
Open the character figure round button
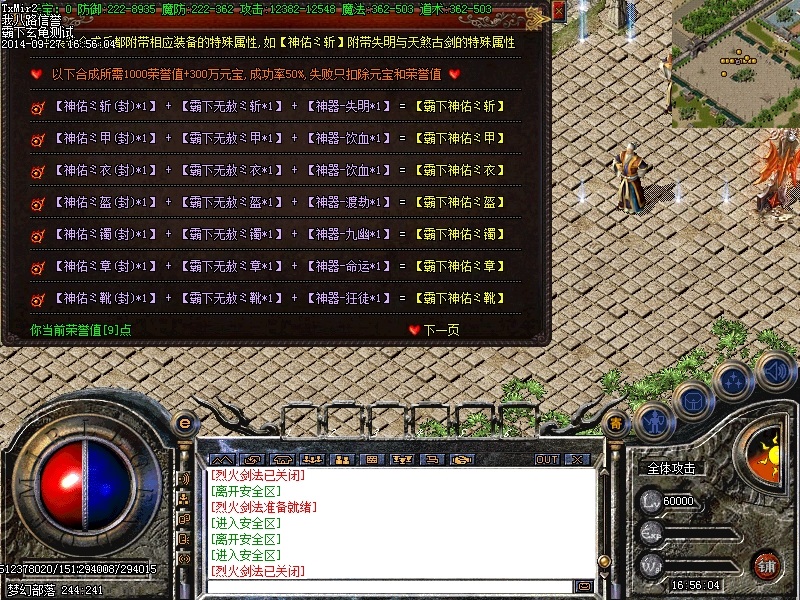tap(653, 420)
